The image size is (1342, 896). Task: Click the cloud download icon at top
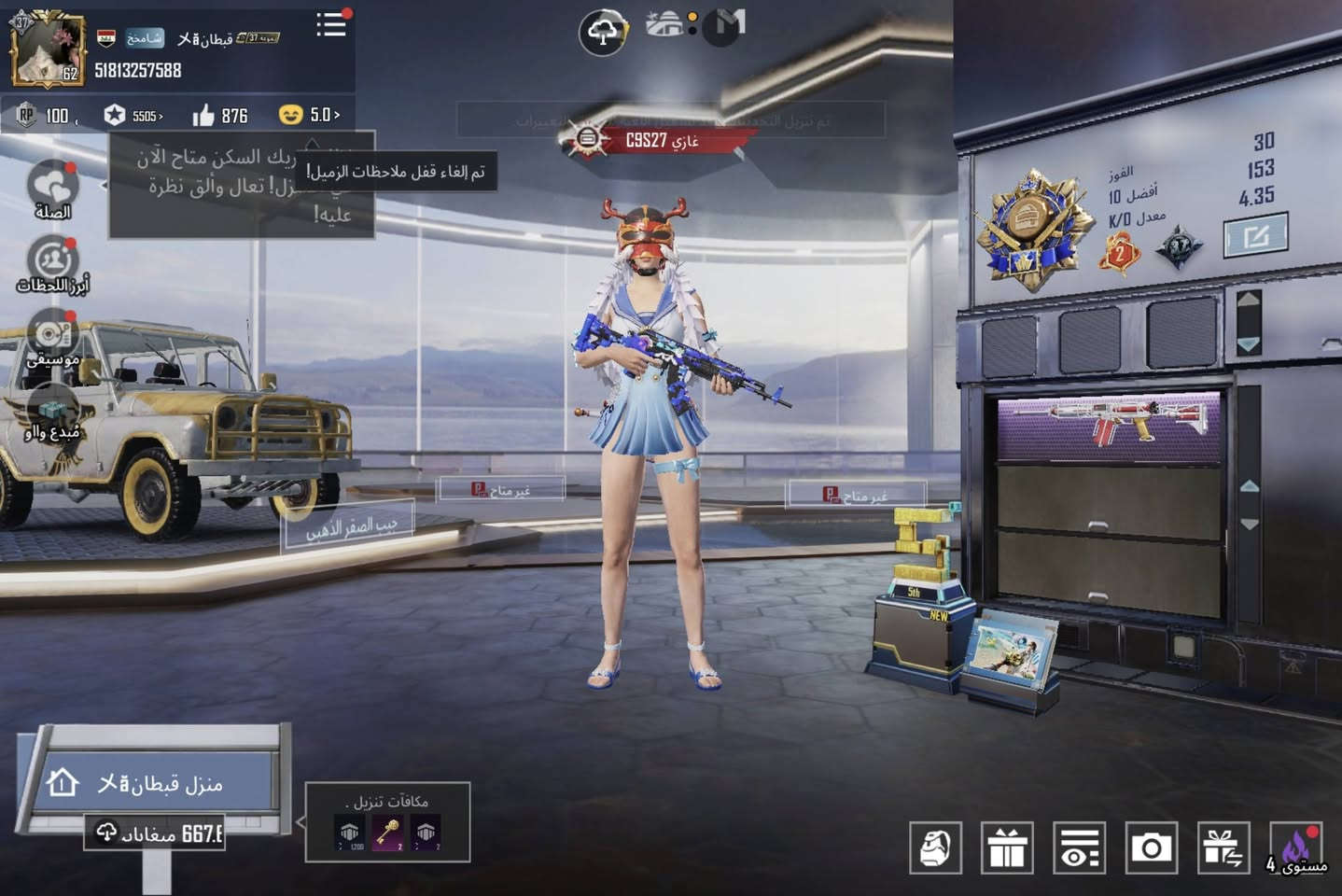[x=602, y=34]
